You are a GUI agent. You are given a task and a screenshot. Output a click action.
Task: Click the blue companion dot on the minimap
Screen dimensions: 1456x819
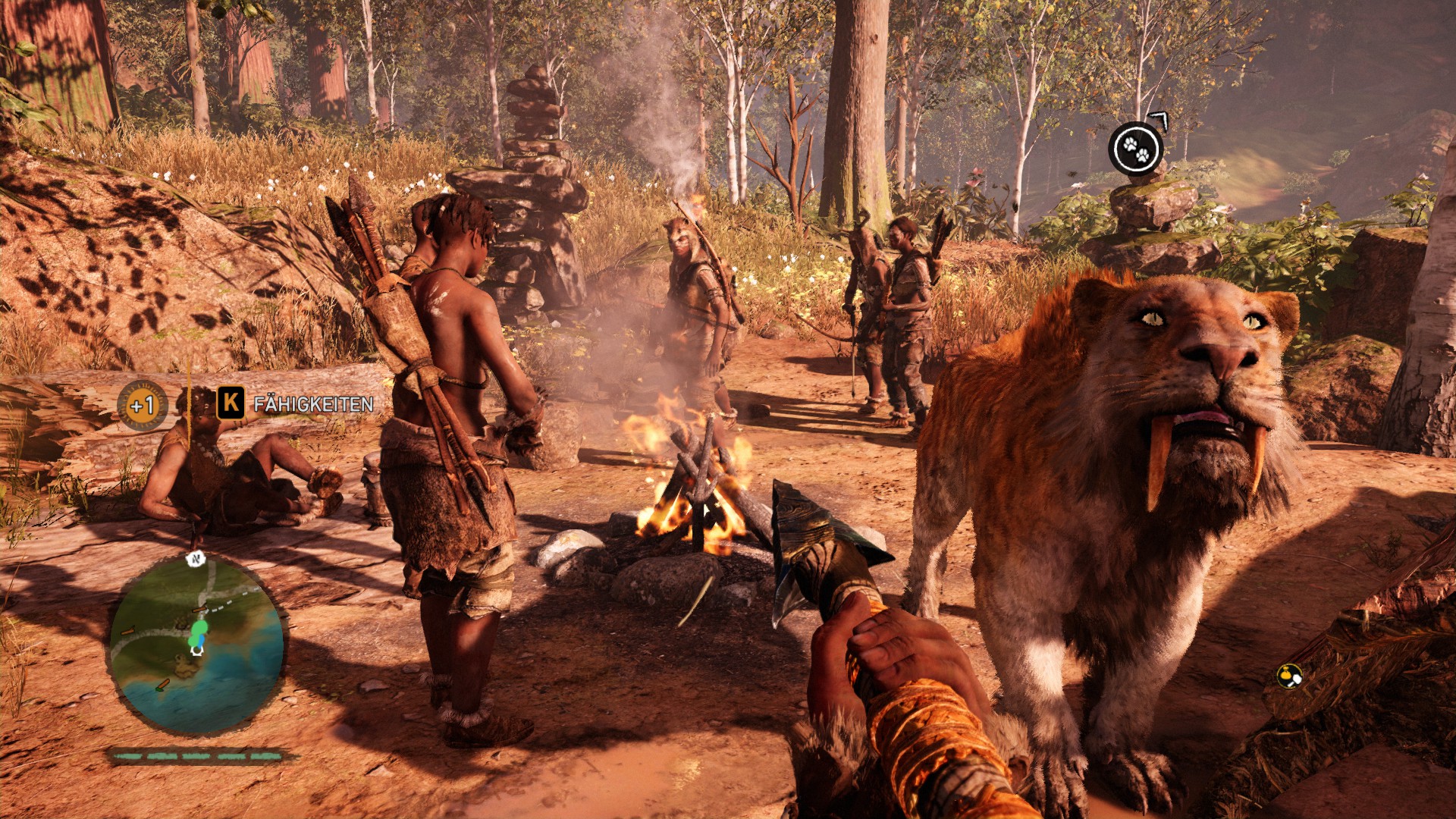(x=200, y=642)
